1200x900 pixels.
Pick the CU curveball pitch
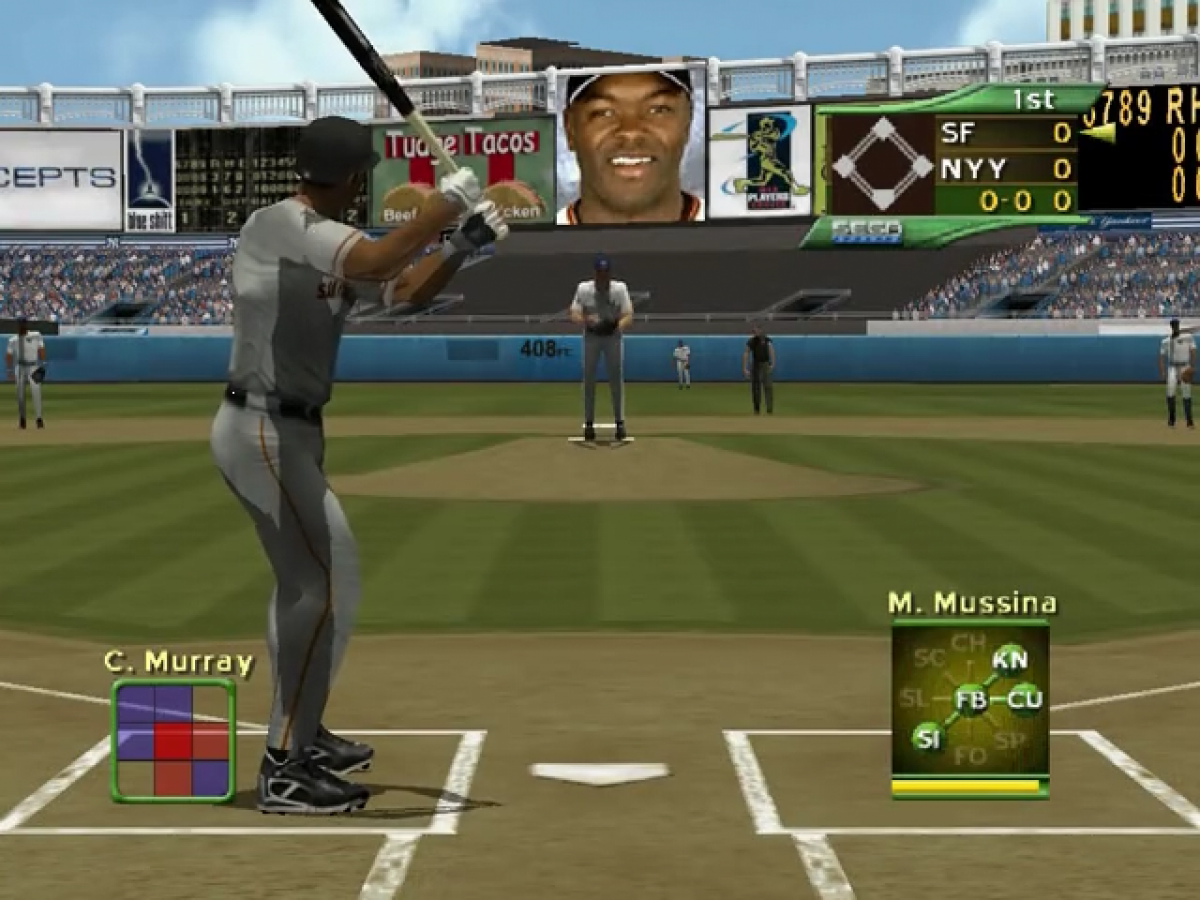[x=1024, y=699]
